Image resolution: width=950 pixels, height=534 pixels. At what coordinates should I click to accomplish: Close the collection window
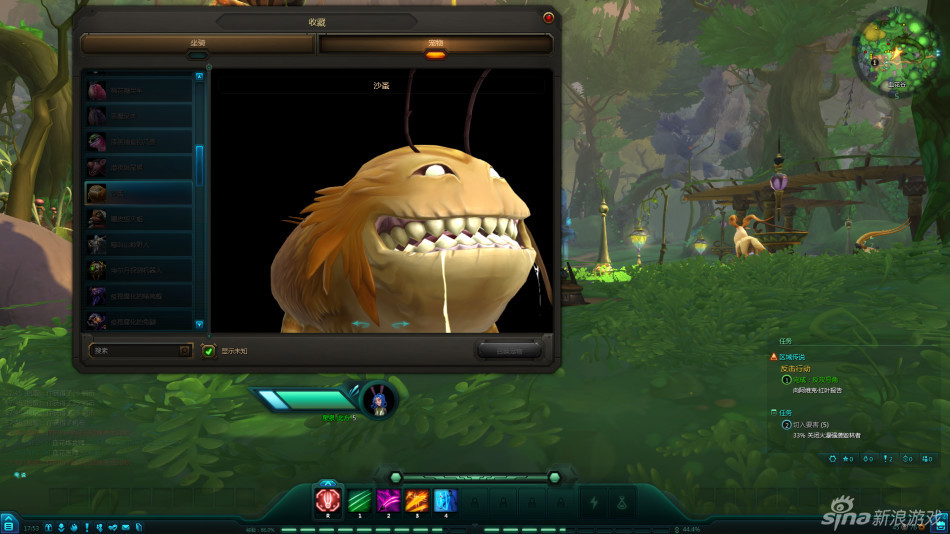[548, 17]
